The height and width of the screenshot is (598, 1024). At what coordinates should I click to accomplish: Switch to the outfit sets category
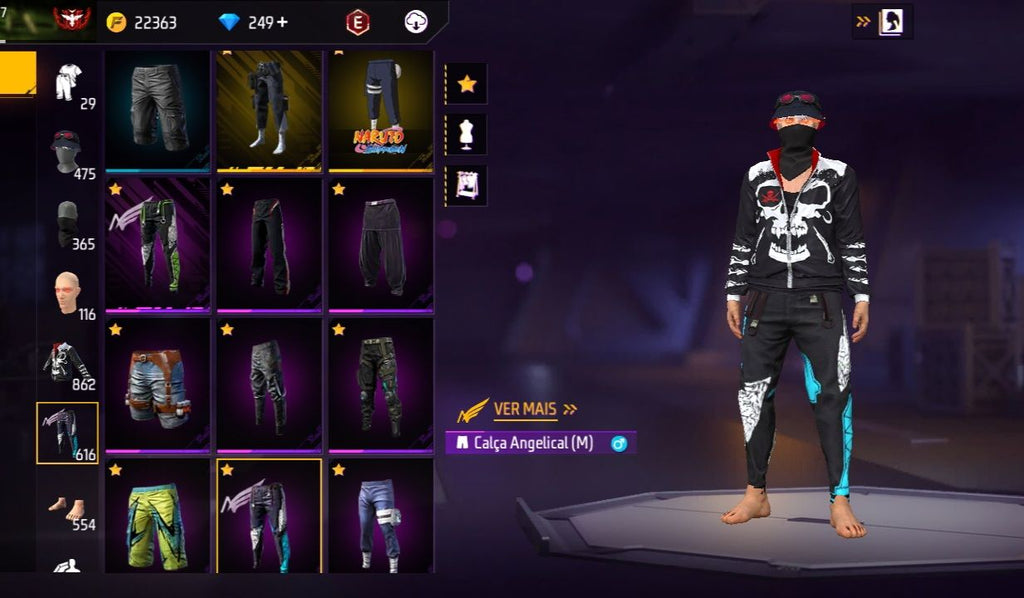tap(69, 83)
